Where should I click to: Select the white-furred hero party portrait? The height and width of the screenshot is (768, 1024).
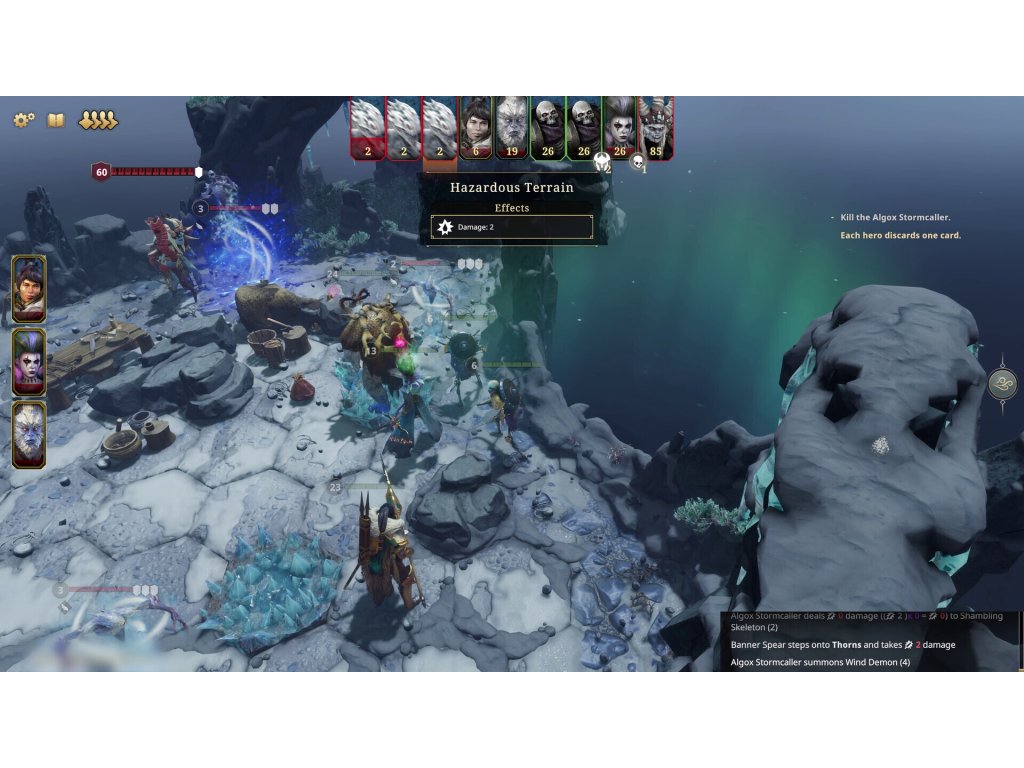(29, 434)
